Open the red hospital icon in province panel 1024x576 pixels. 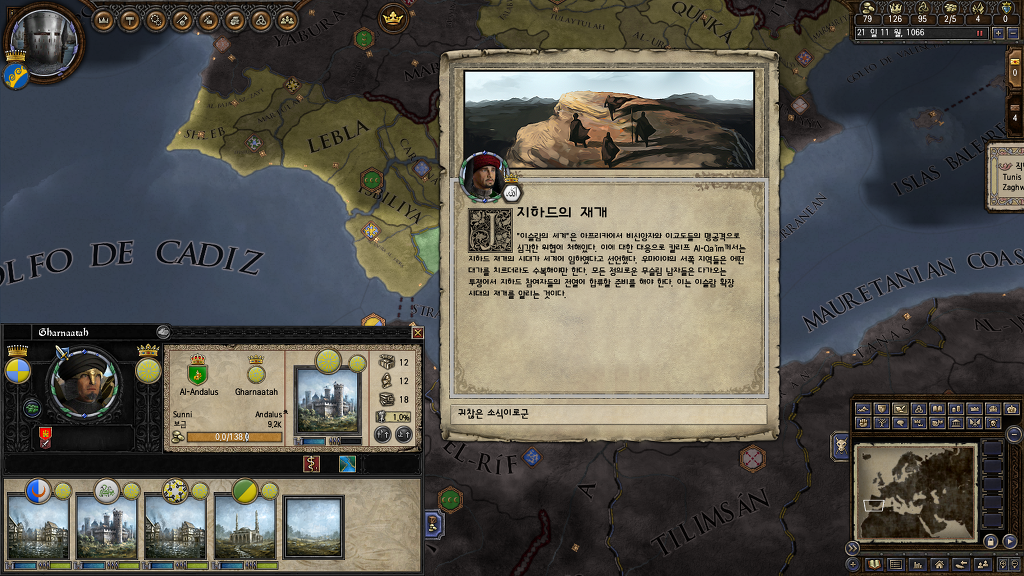(x=311, y=464)
